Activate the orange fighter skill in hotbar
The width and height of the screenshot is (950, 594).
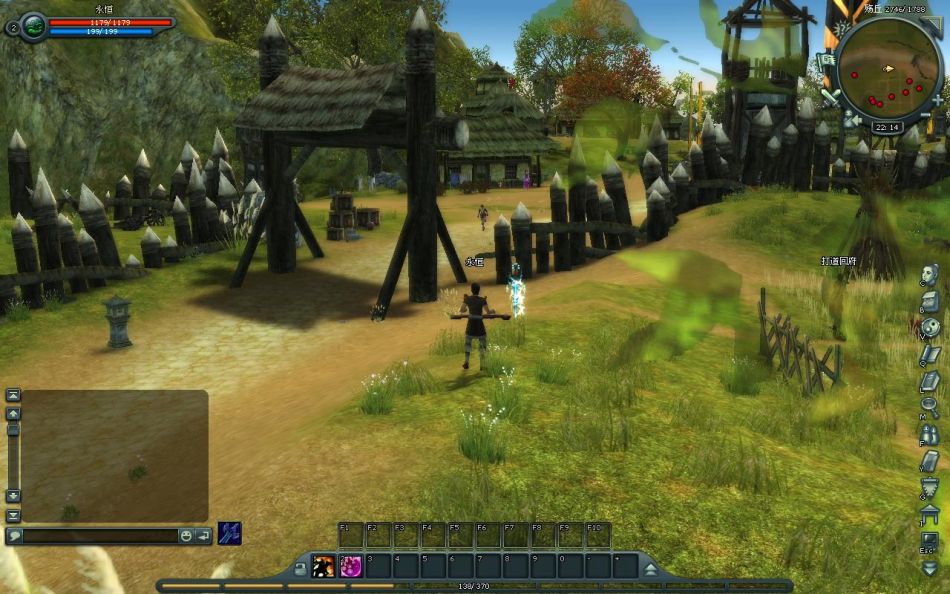[x=324, y=566]
